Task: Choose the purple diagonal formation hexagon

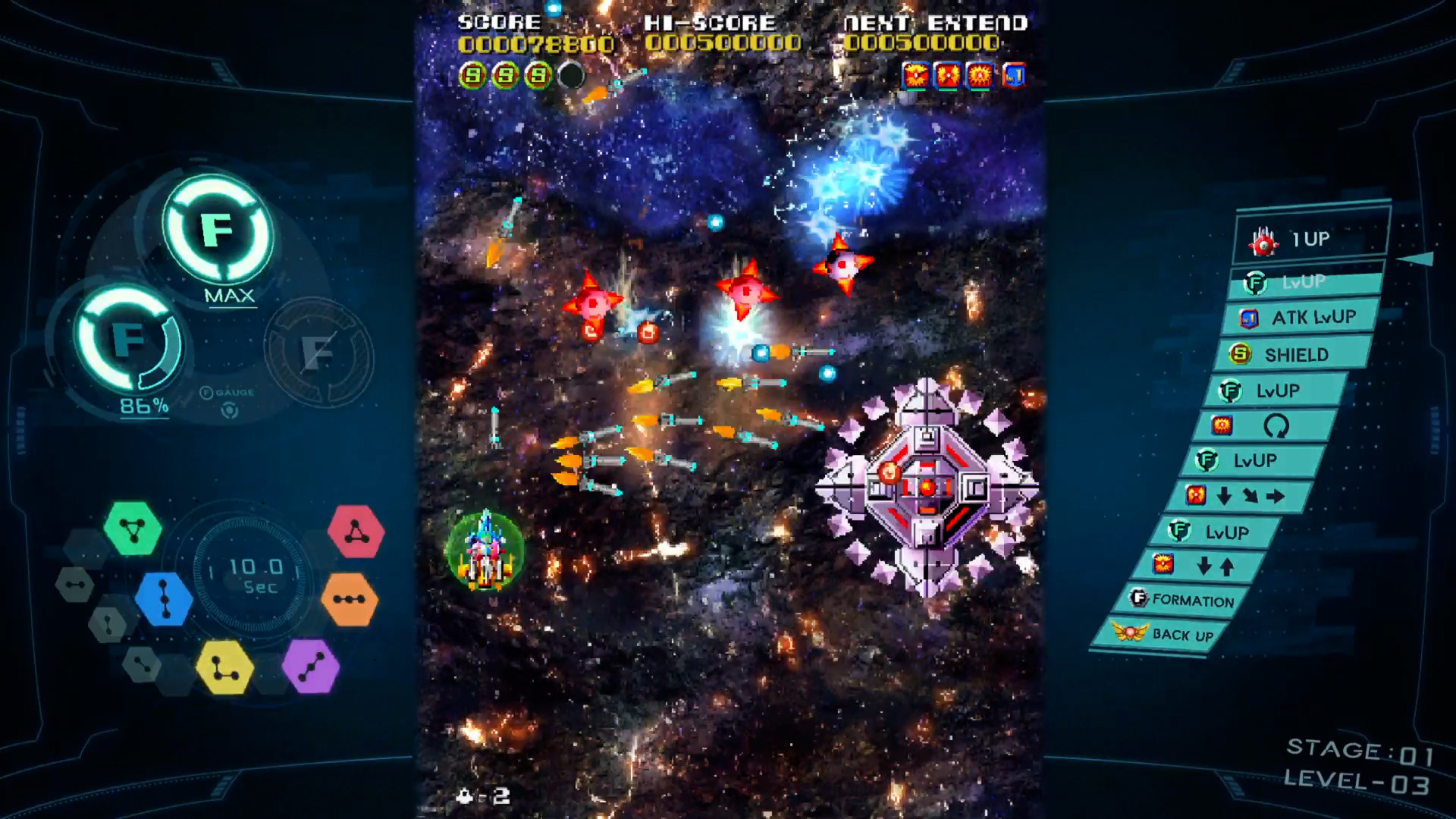Action: tap(311, 664)
